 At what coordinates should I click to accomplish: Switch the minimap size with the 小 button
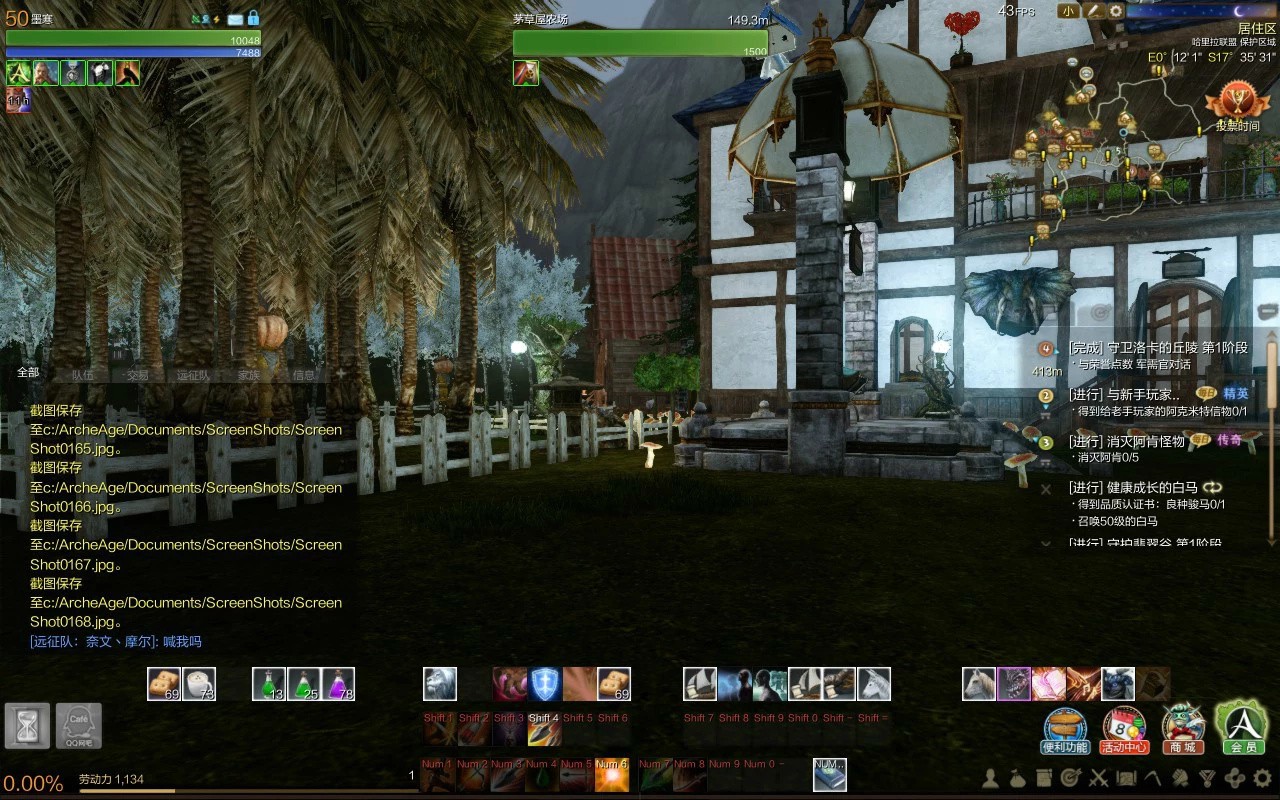pos(1069,11)
